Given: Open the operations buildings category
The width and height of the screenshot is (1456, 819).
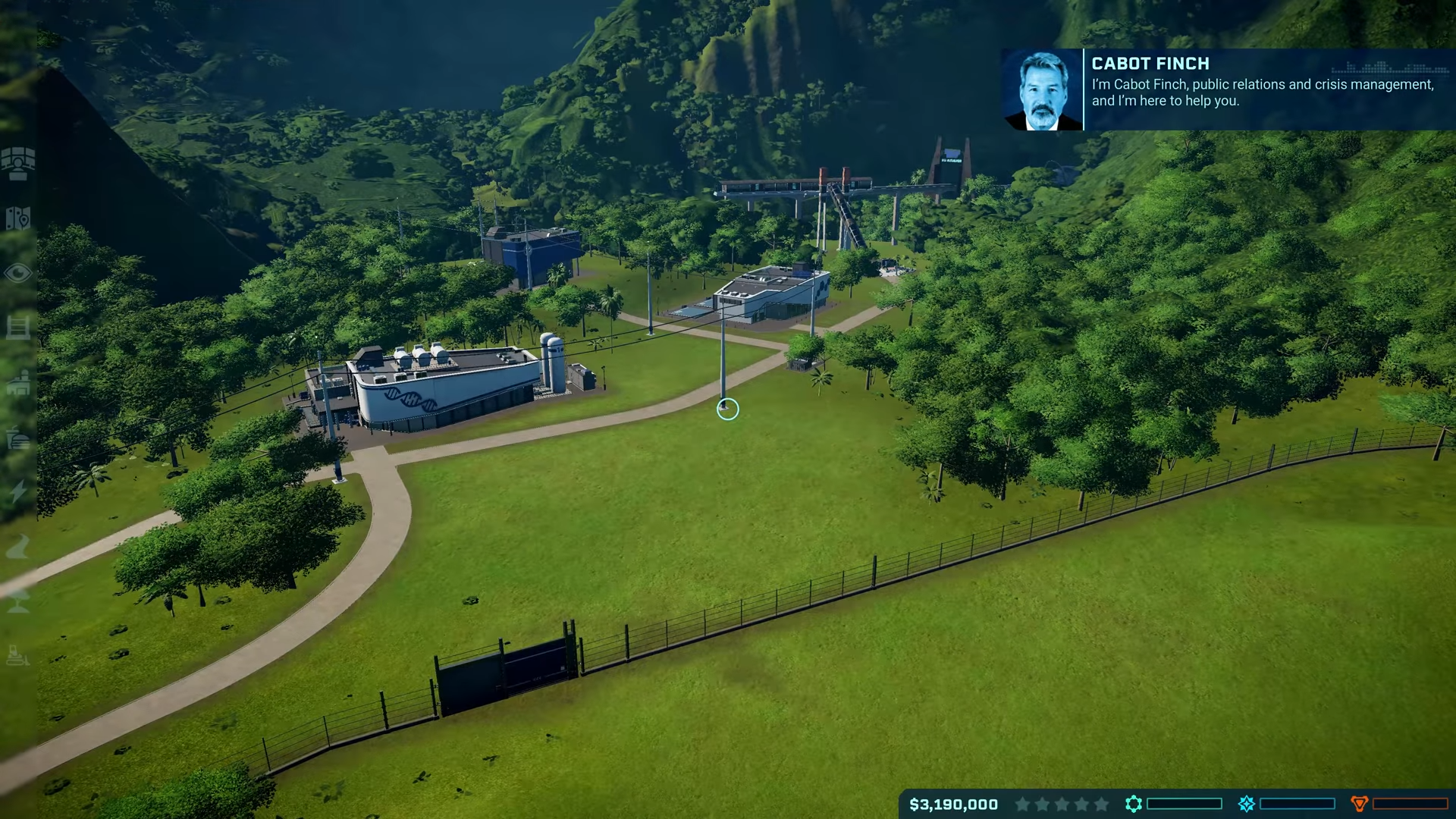Looking at the screenshot, I should 18,383.
